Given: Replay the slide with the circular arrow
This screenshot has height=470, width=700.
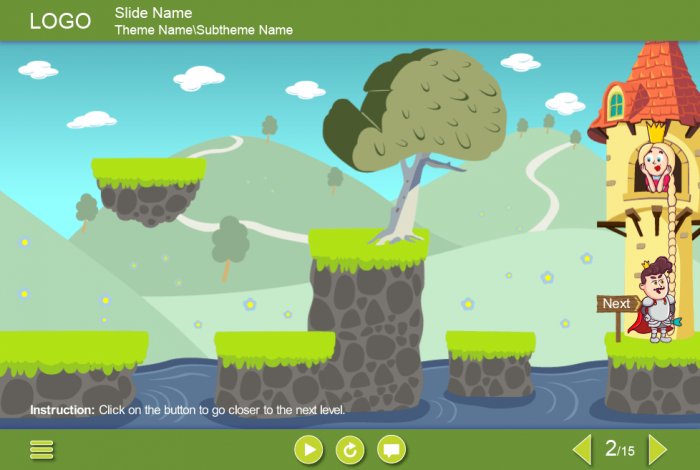Looking at the screenshot, I should 350,450.
